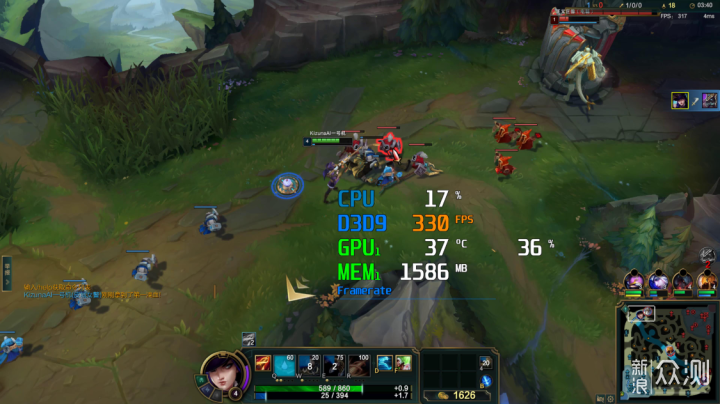Select the fourth teammate portrait above the minimap
Viewport: 720px width, 404px height.
click(706, 281)
